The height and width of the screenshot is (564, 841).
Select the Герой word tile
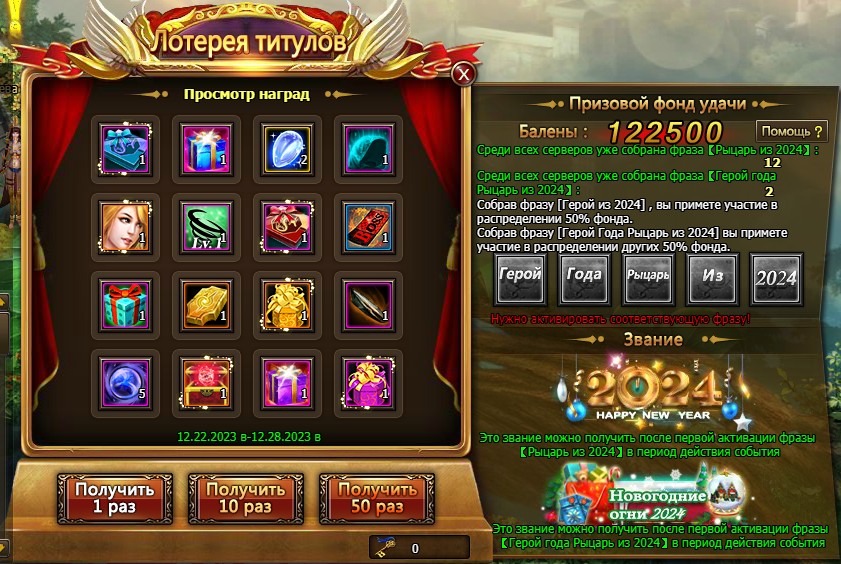[521, 277]
